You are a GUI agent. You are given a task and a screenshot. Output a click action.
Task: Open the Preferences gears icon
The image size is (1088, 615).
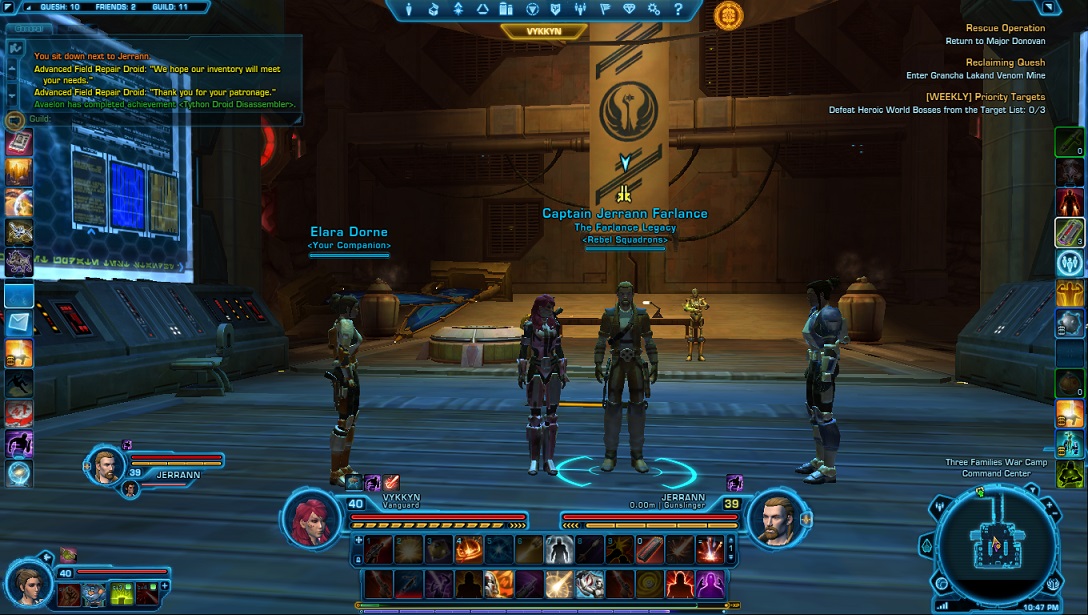coord(654,10)
